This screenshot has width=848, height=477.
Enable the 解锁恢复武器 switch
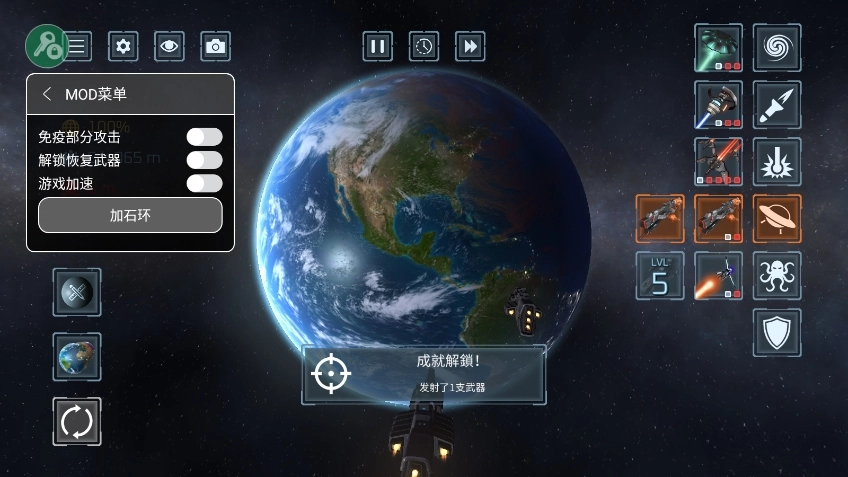click(204, 160)
